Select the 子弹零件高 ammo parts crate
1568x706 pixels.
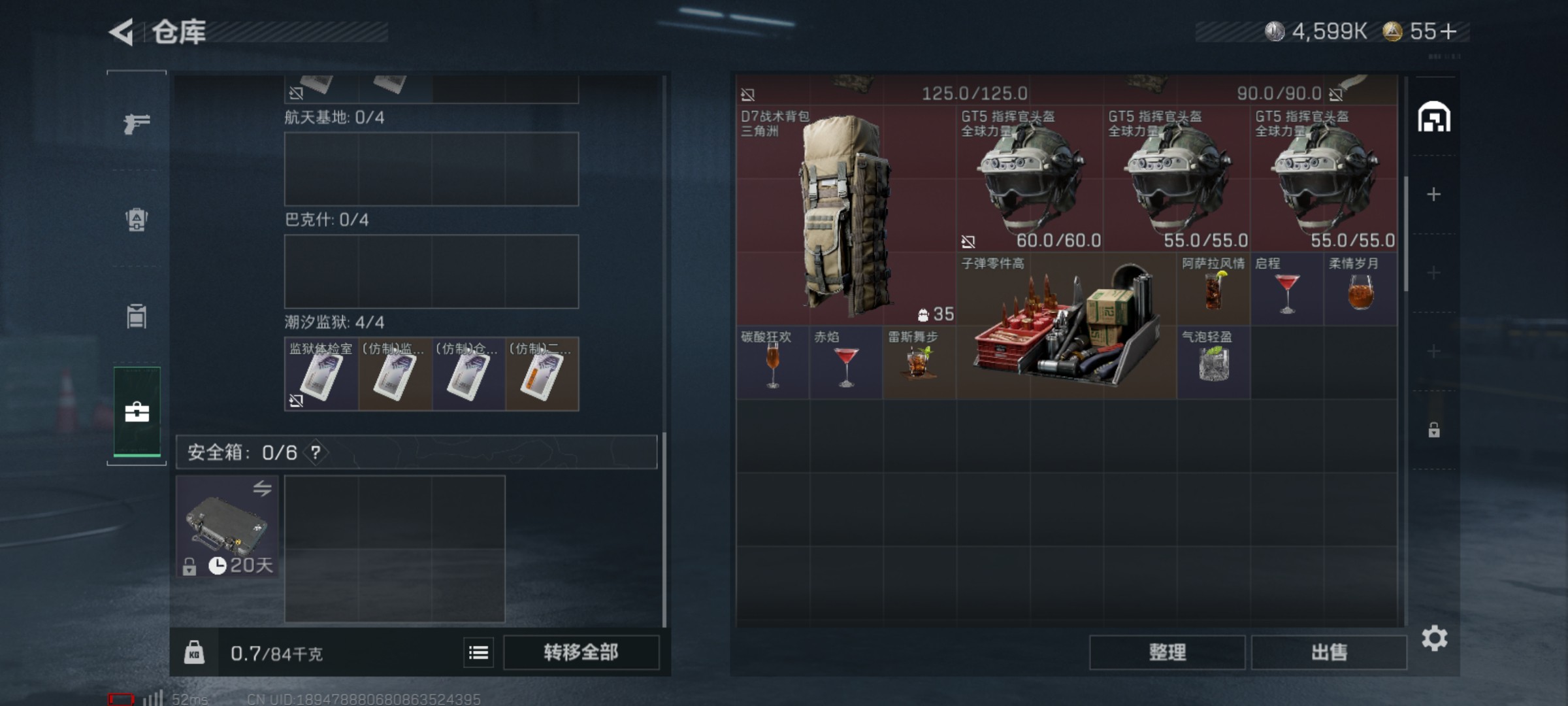click(1066, 326)
